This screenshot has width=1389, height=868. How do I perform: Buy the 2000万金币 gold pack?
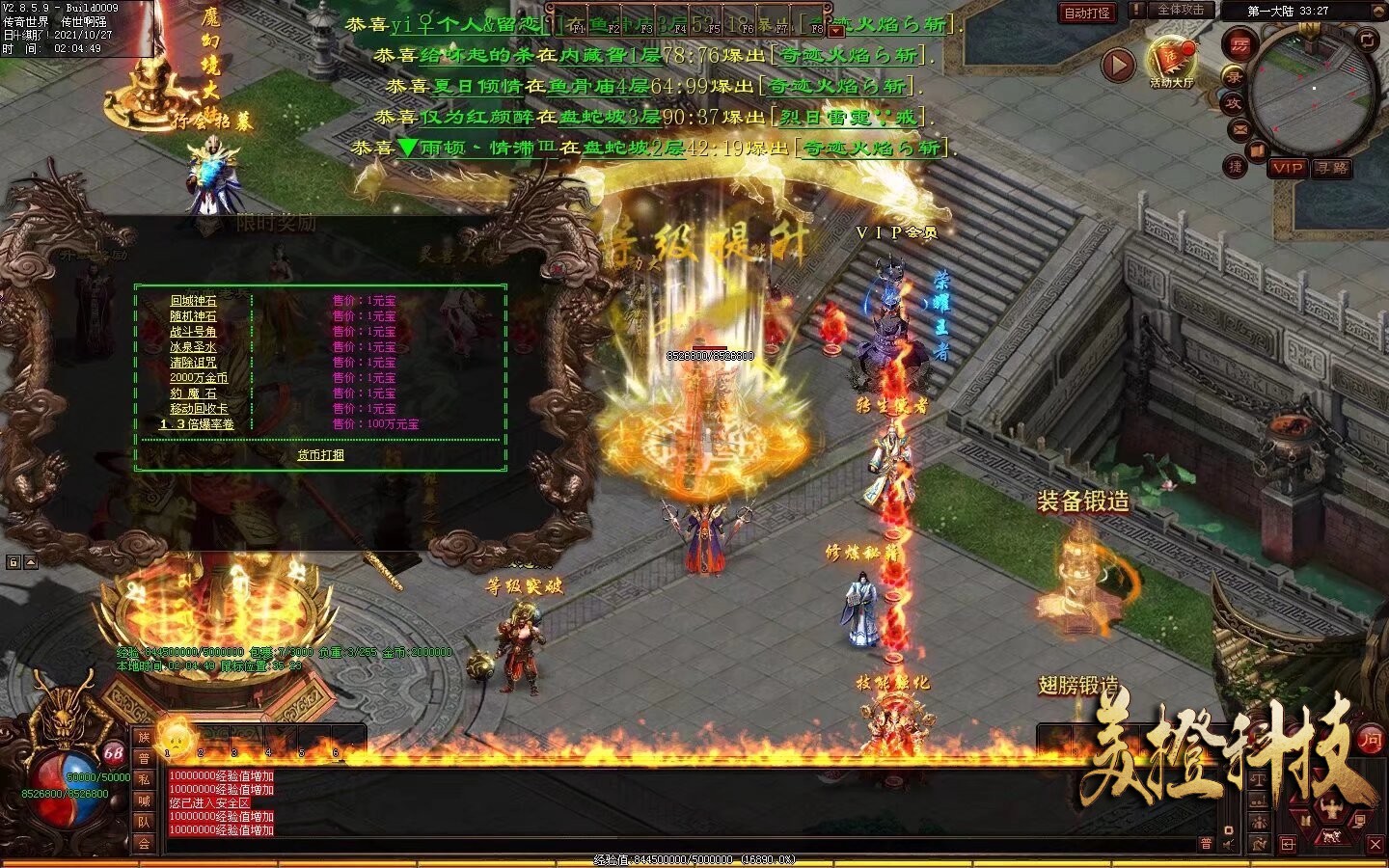[x=199, y=378]
